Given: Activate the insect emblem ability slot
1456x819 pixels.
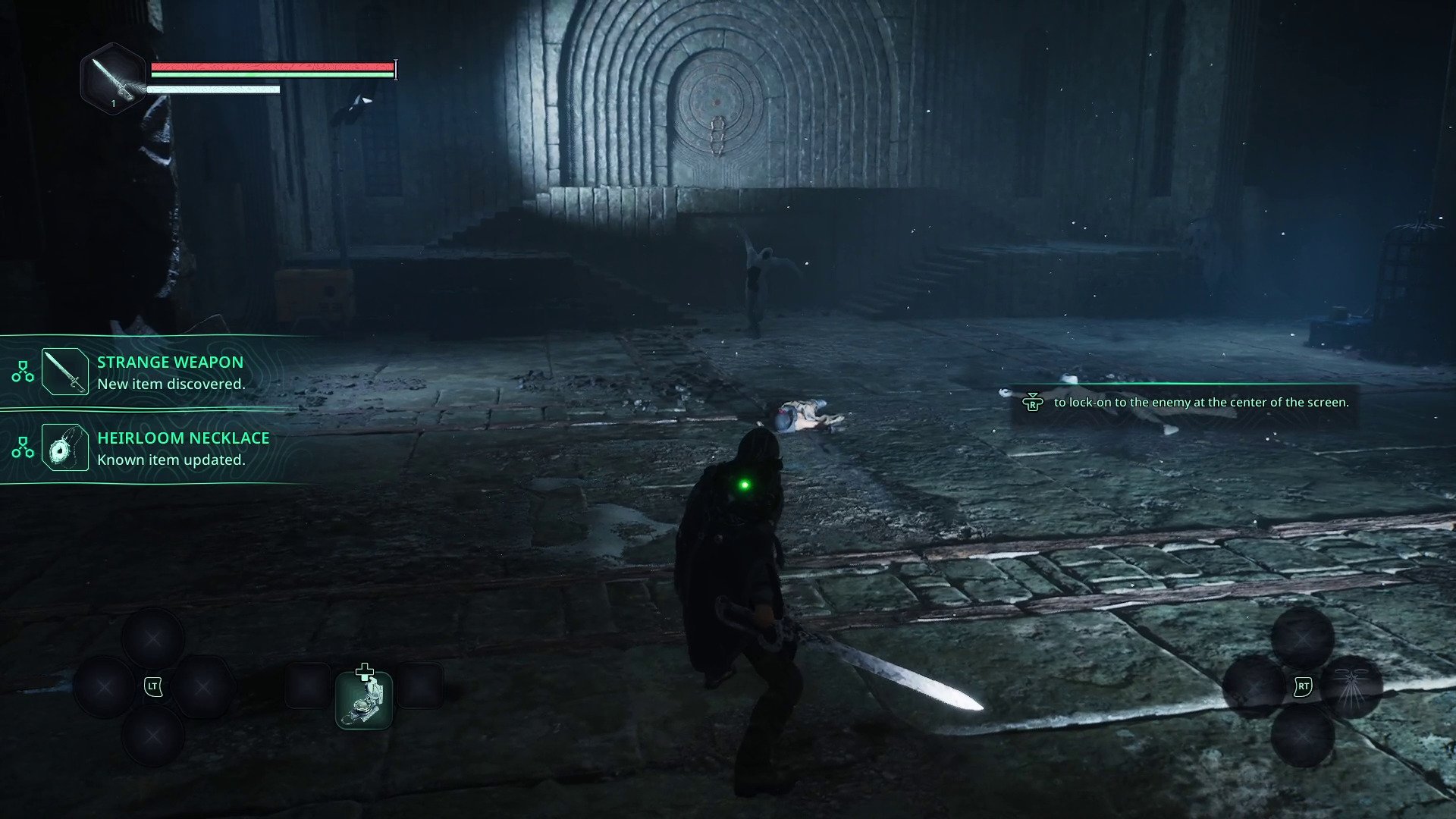Looking at the screenshot, I should coord(1351,686).
